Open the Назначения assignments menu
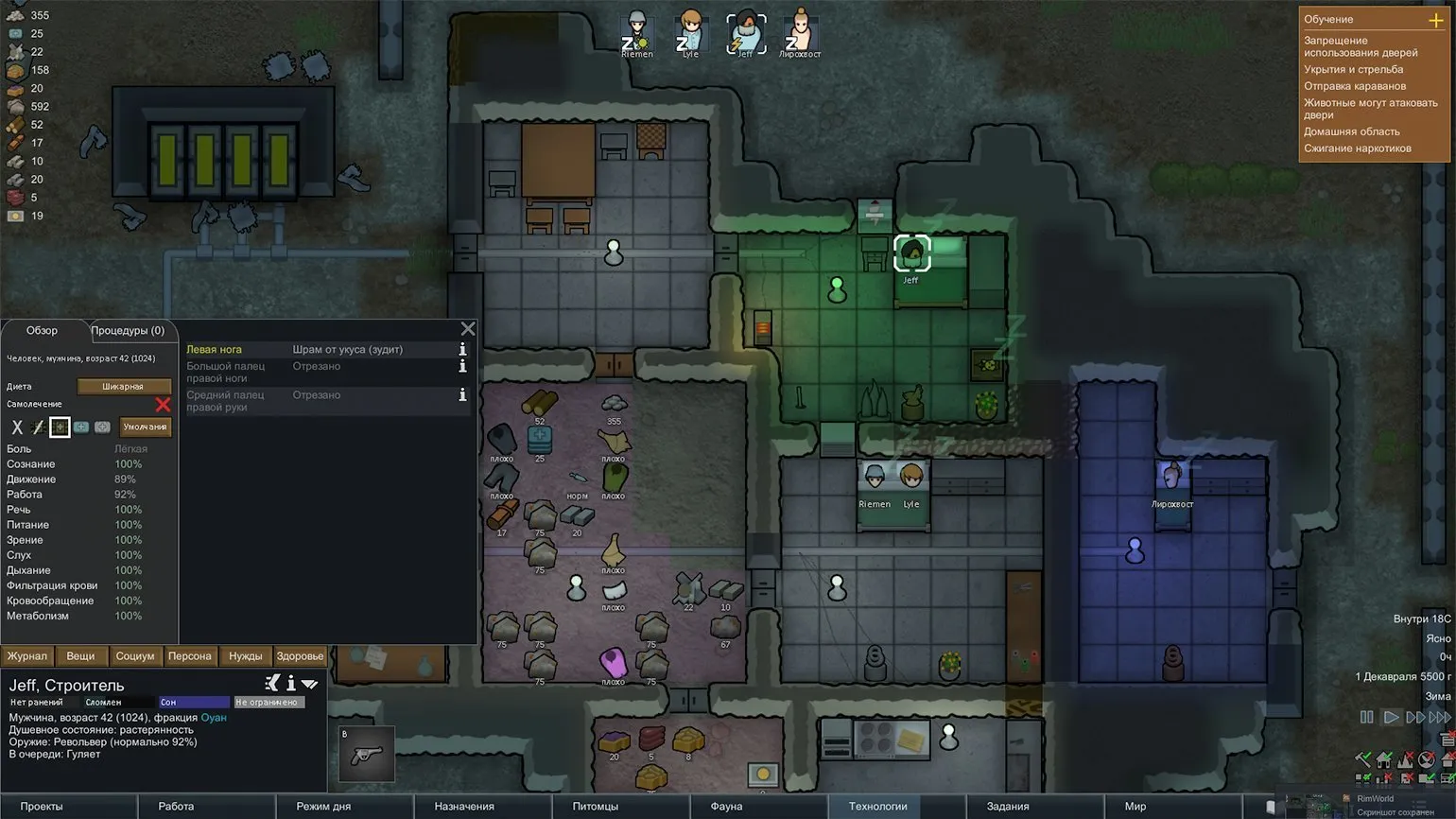The image size is (1456, 819). 464,807
